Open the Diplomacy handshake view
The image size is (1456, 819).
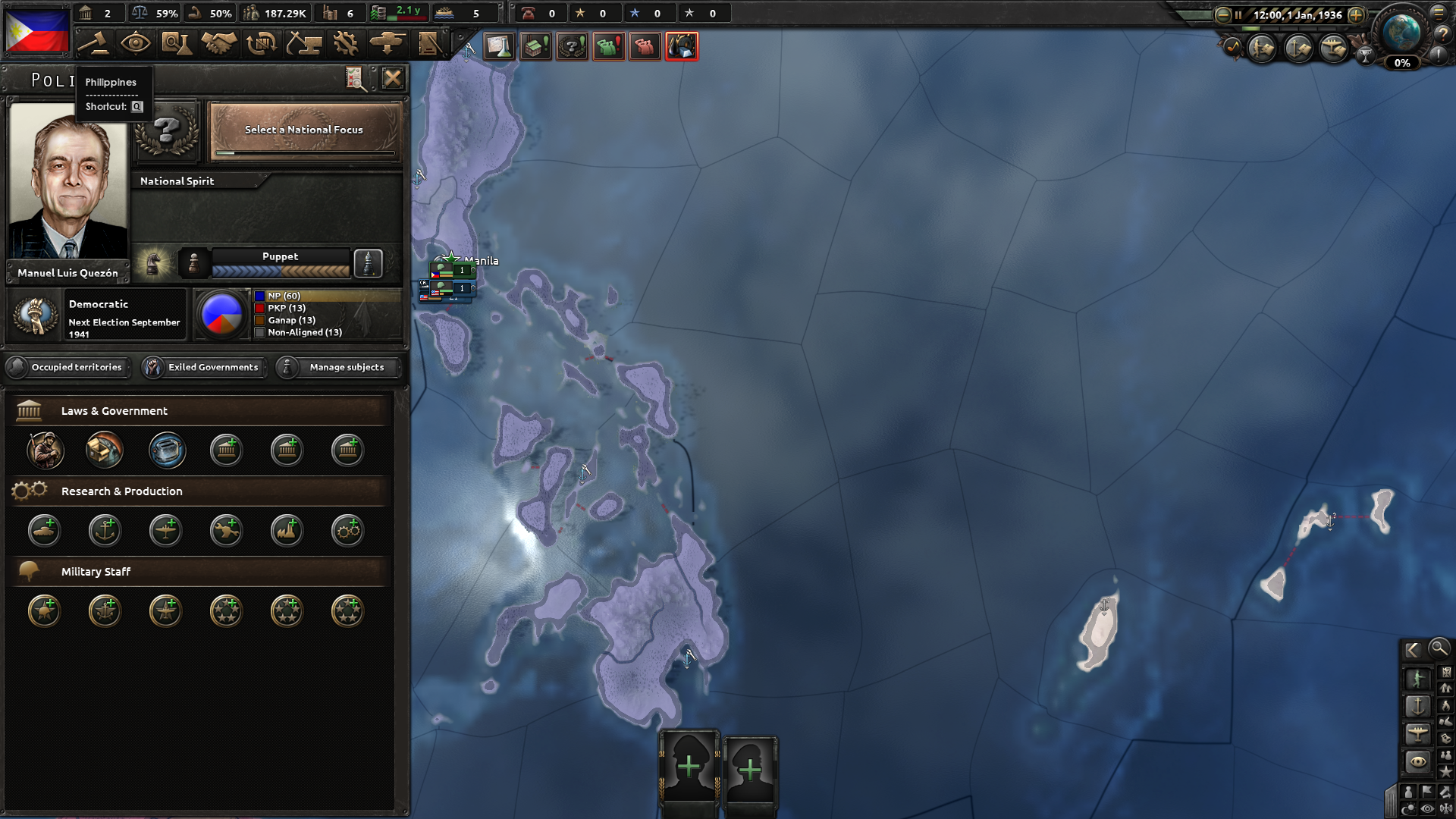click(218, 44)
